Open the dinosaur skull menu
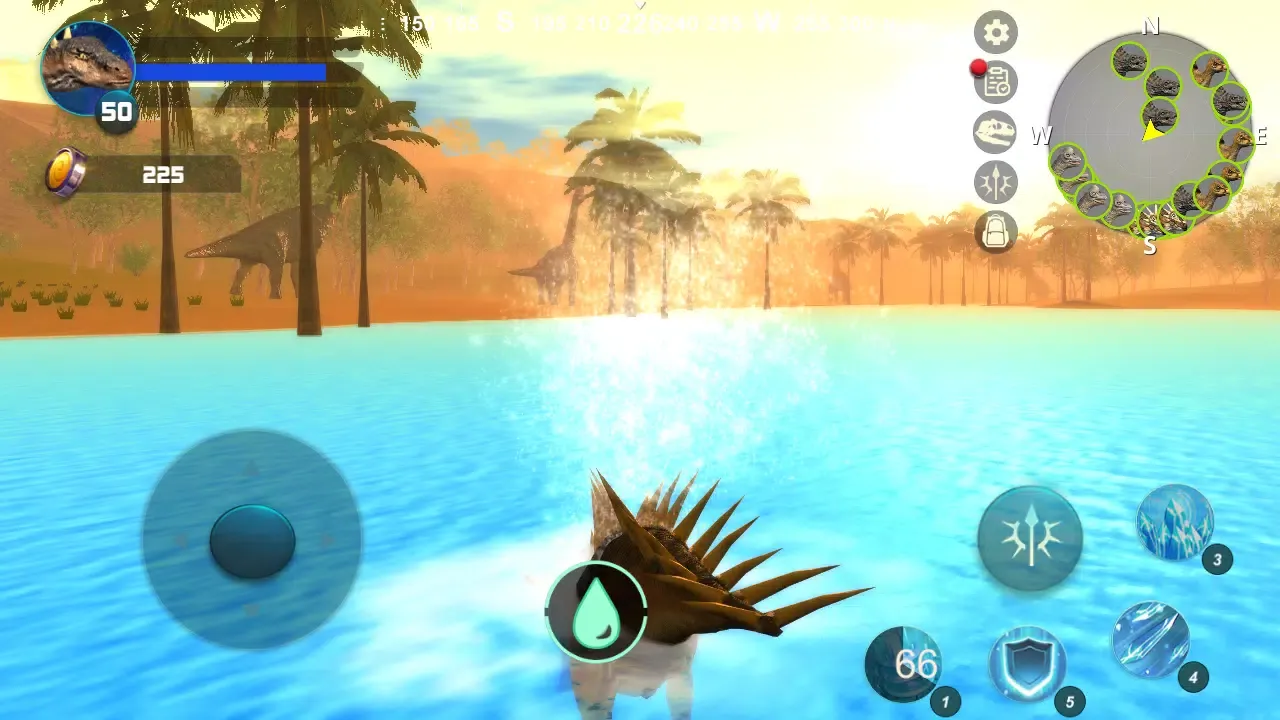The width and height of the screenshot is (1280, 720). [995, 132]
